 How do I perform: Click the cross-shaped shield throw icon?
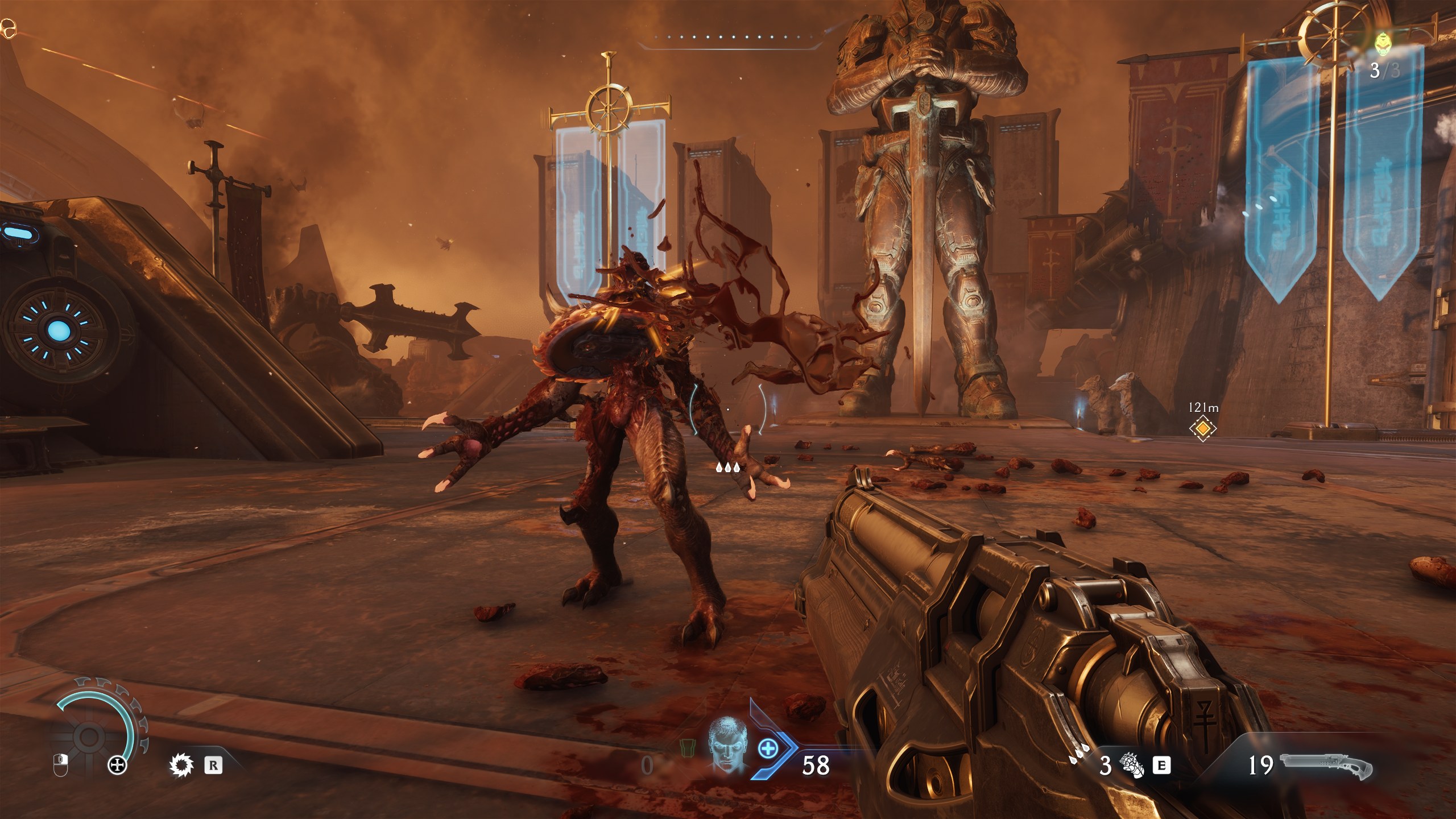click(118, 766)
